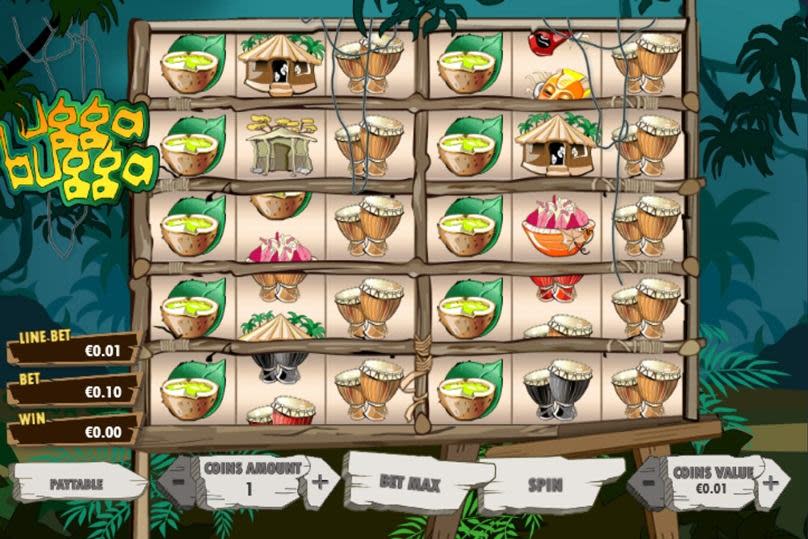Open the Paytable

coord(76,483)
